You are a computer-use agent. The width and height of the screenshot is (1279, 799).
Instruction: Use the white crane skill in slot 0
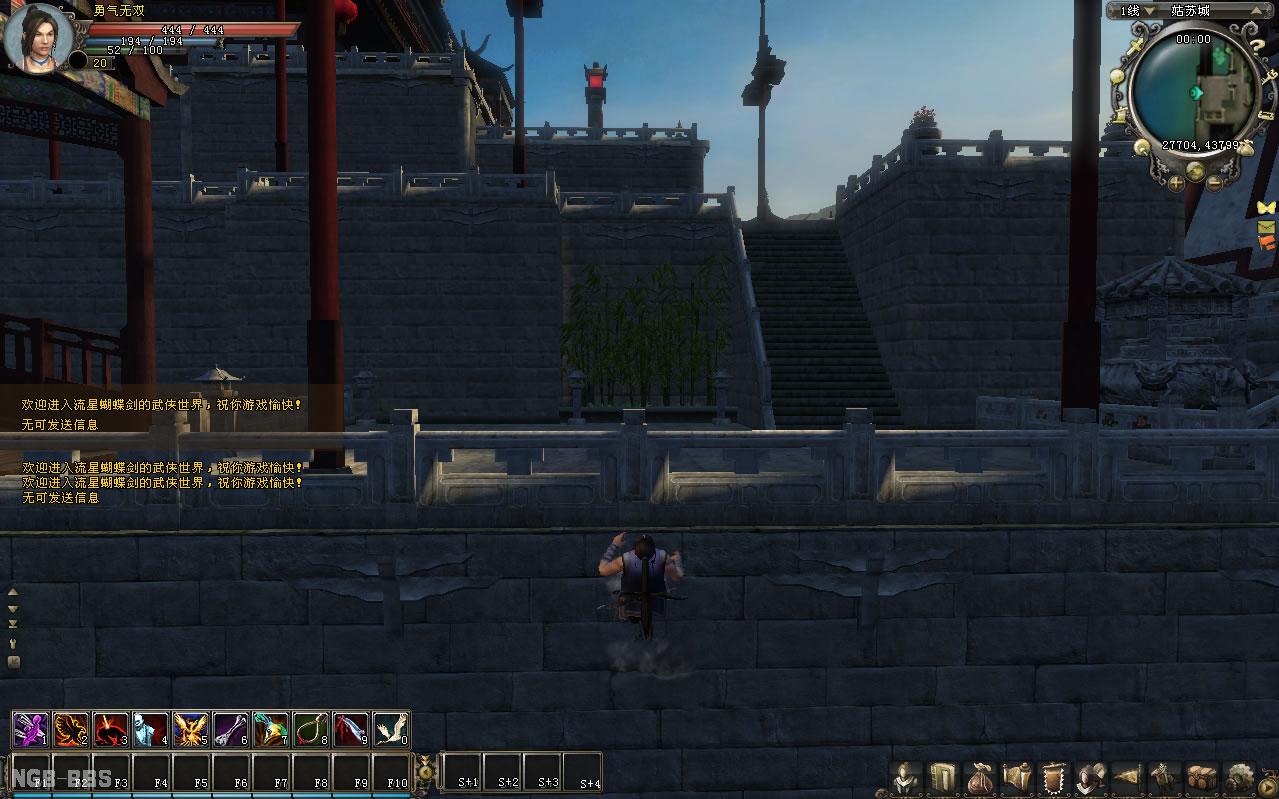(x=391, y=729)
